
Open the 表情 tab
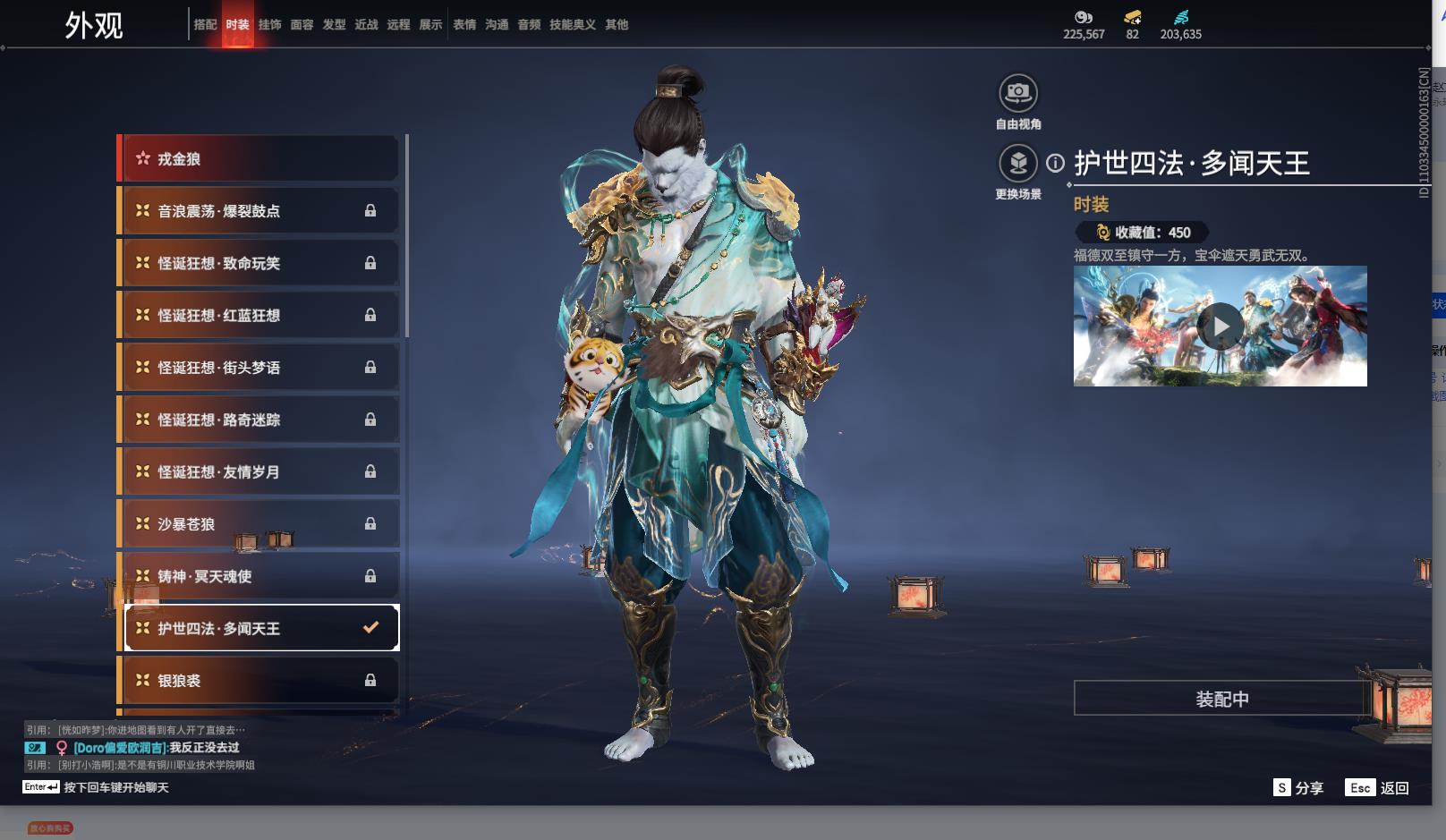coord(464,25)
